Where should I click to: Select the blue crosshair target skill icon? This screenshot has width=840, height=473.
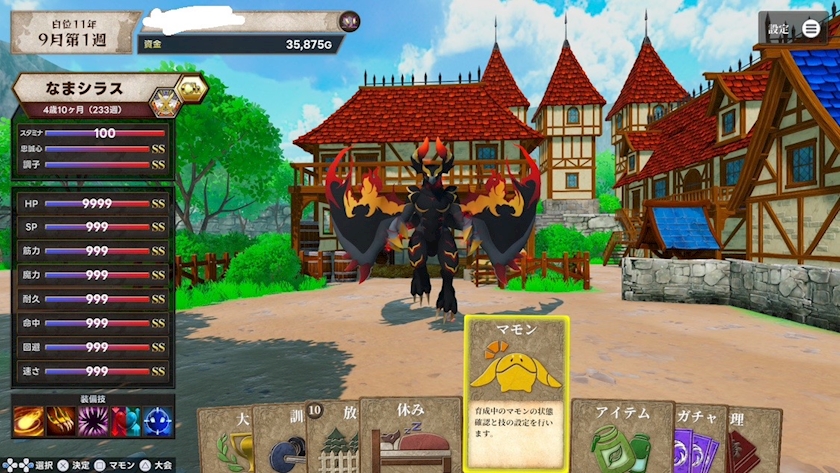pos(158,422)
